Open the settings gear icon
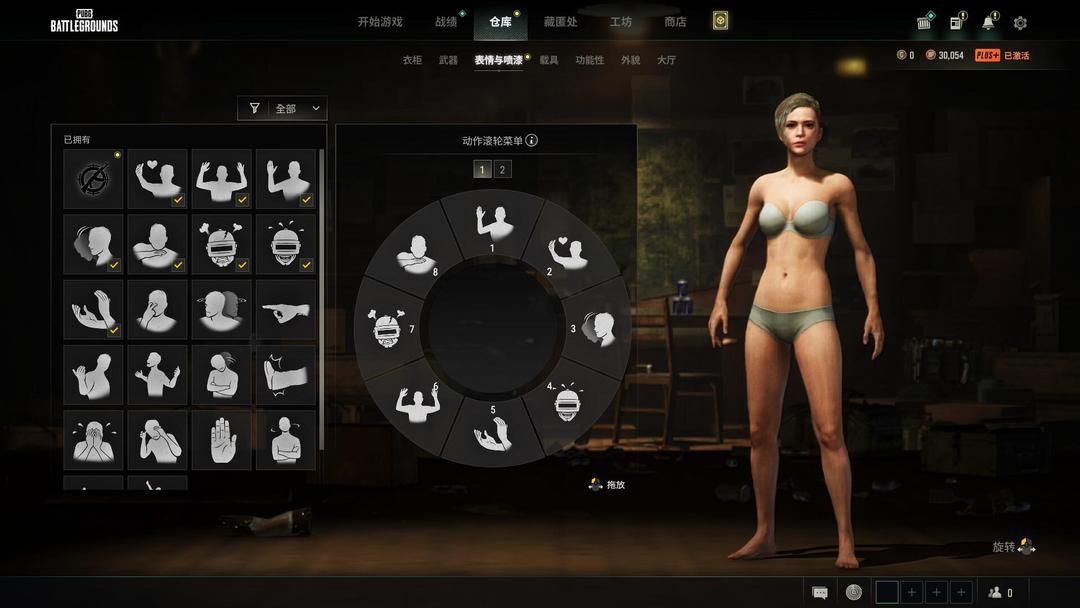Screen dimensions: 1080x608 click(x=1020, y=23)
